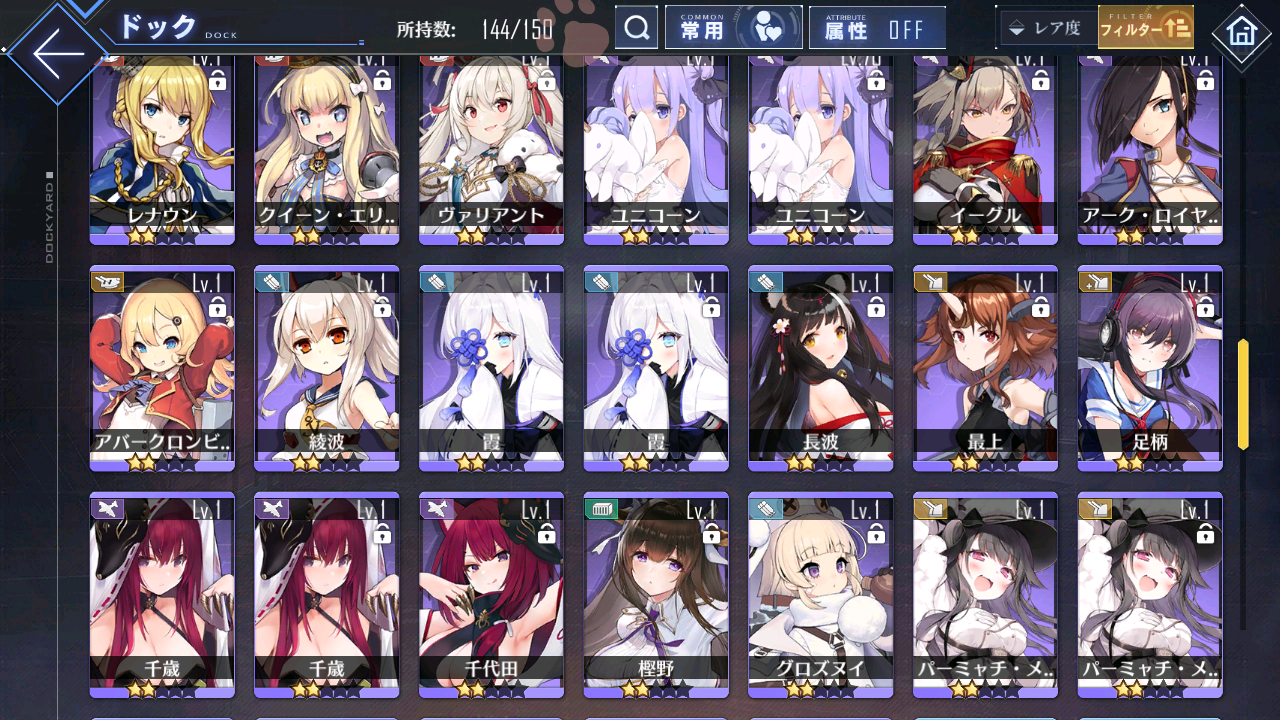Click the ship type icon on パーミャチ・メ card

tap(928, 507)
